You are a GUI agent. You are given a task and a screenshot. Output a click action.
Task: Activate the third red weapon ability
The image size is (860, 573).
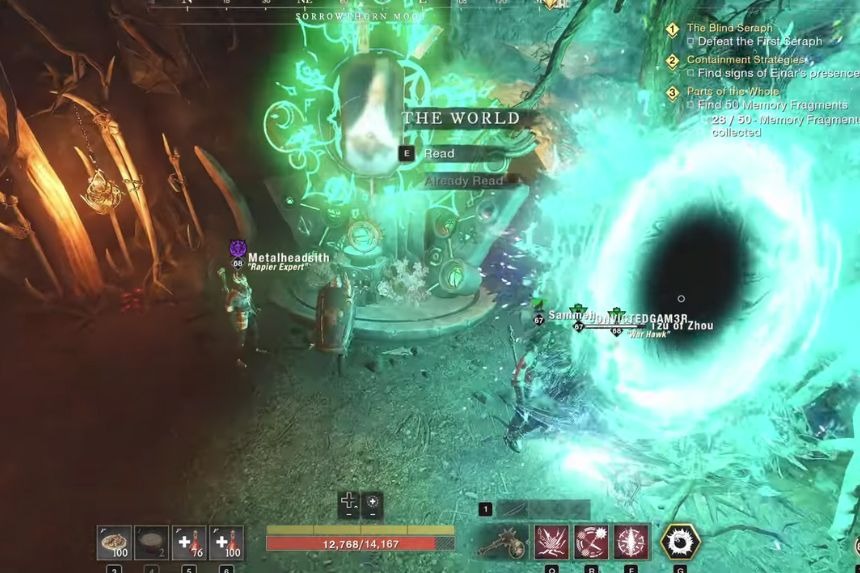click(631, 542)
